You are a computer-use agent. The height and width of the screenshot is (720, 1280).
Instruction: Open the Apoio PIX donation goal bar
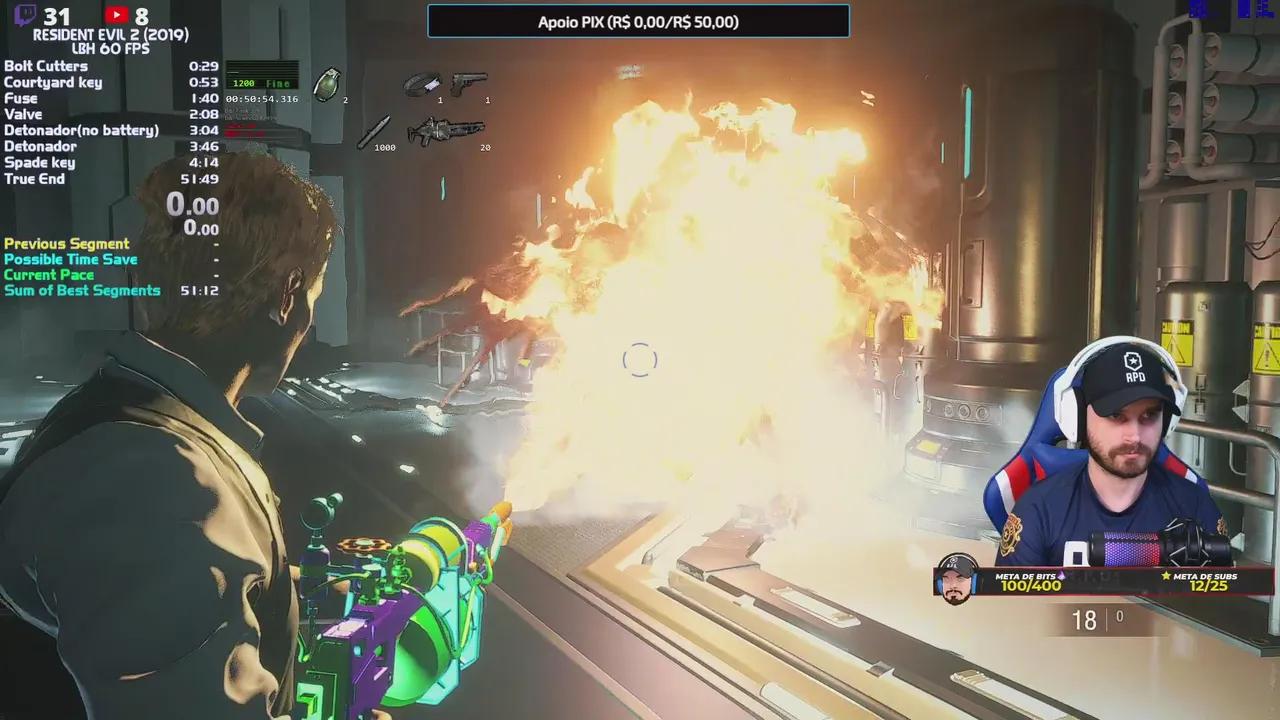click(638, 22)
